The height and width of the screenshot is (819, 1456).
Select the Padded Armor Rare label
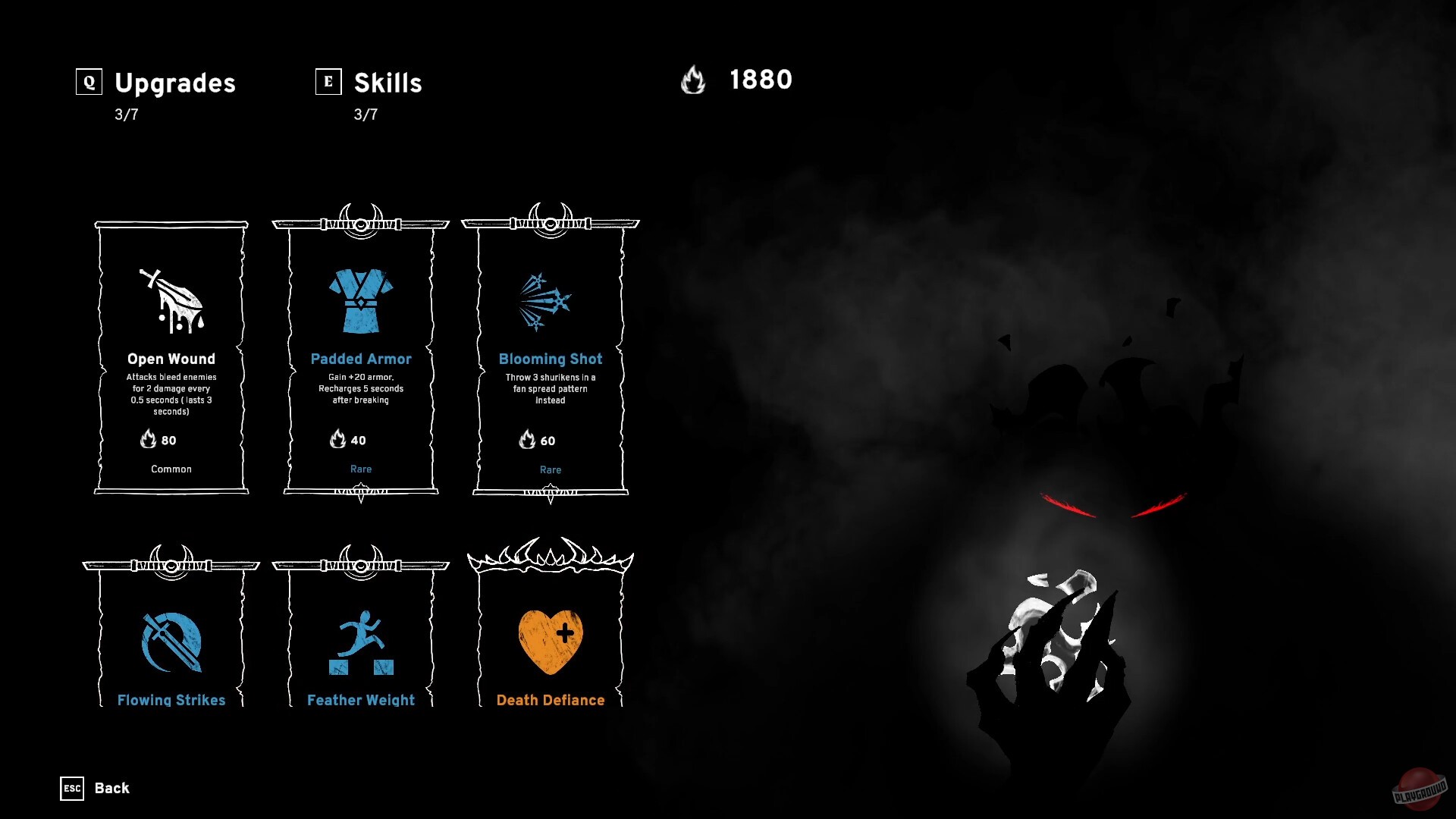(x=361, y=469)
